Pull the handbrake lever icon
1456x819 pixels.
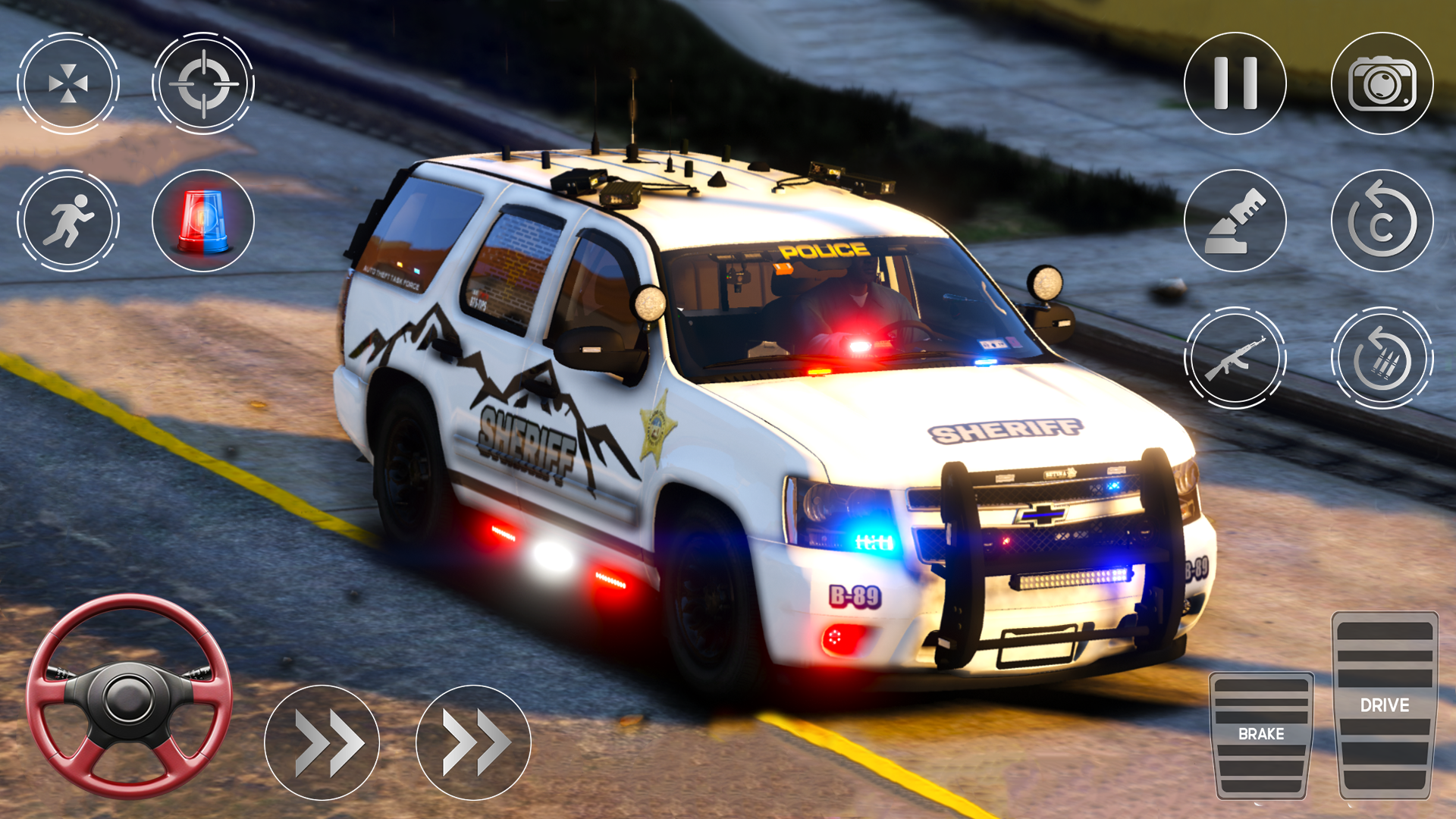tap(1236, 220)
